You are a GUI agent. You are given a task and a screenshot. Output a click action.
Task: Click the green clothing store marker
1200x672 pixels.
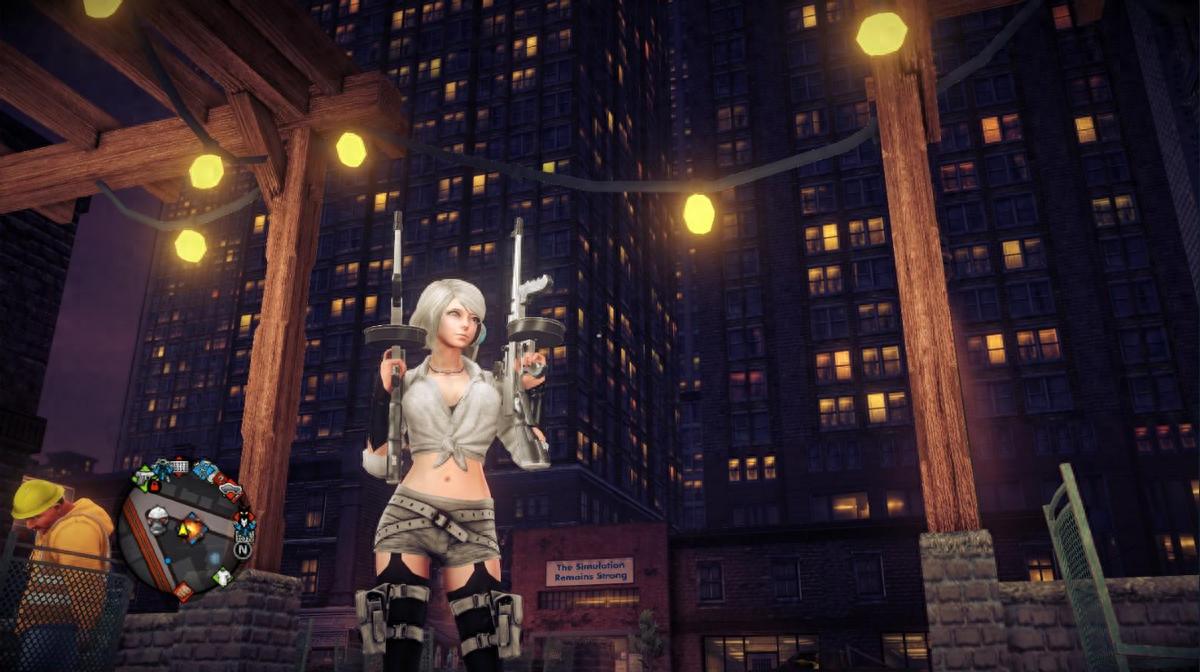(x=223, y=576)
